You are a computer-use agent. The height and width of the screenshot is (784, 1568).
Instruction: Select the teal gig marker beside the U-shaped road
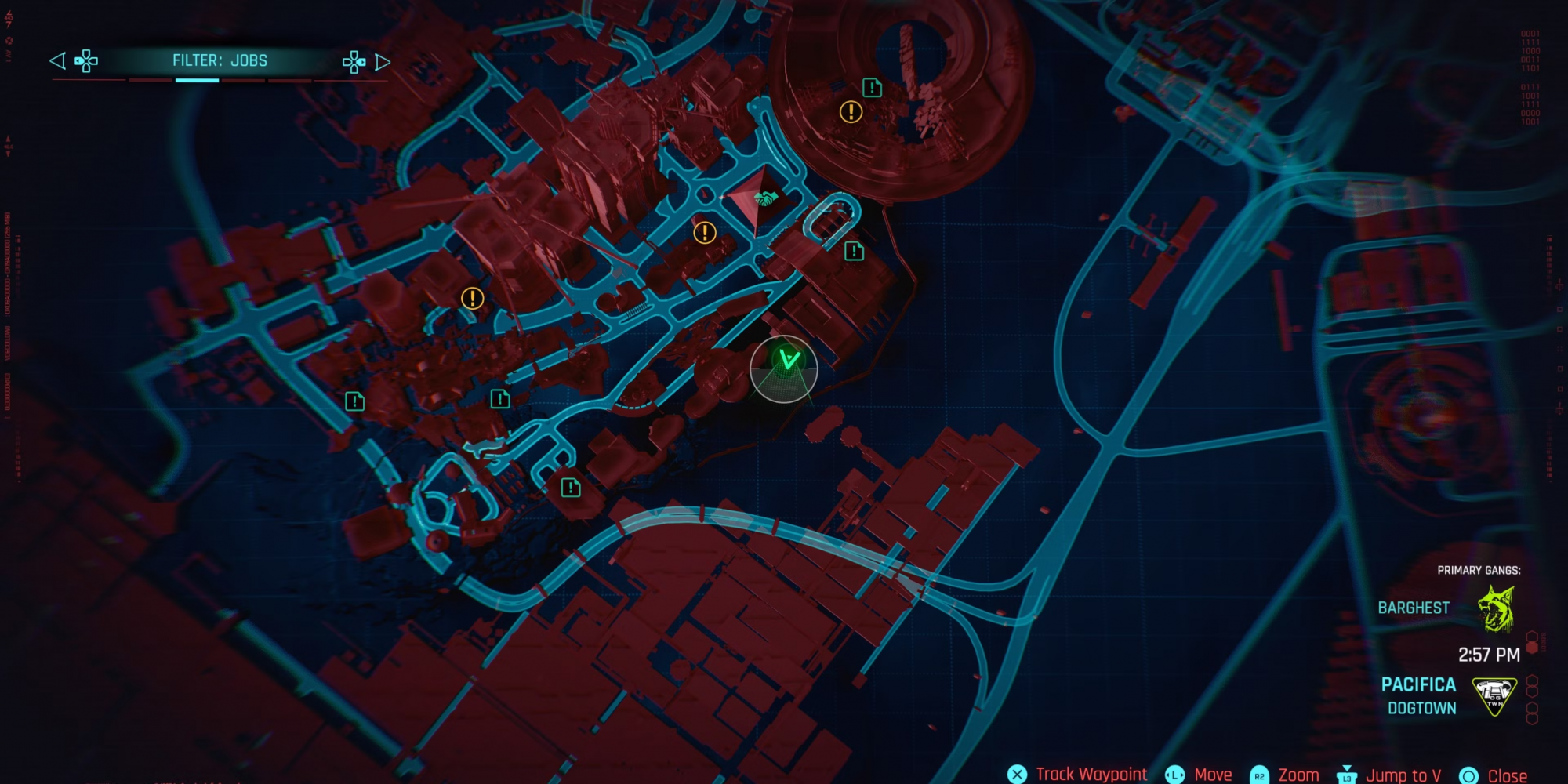coord(854,252)
